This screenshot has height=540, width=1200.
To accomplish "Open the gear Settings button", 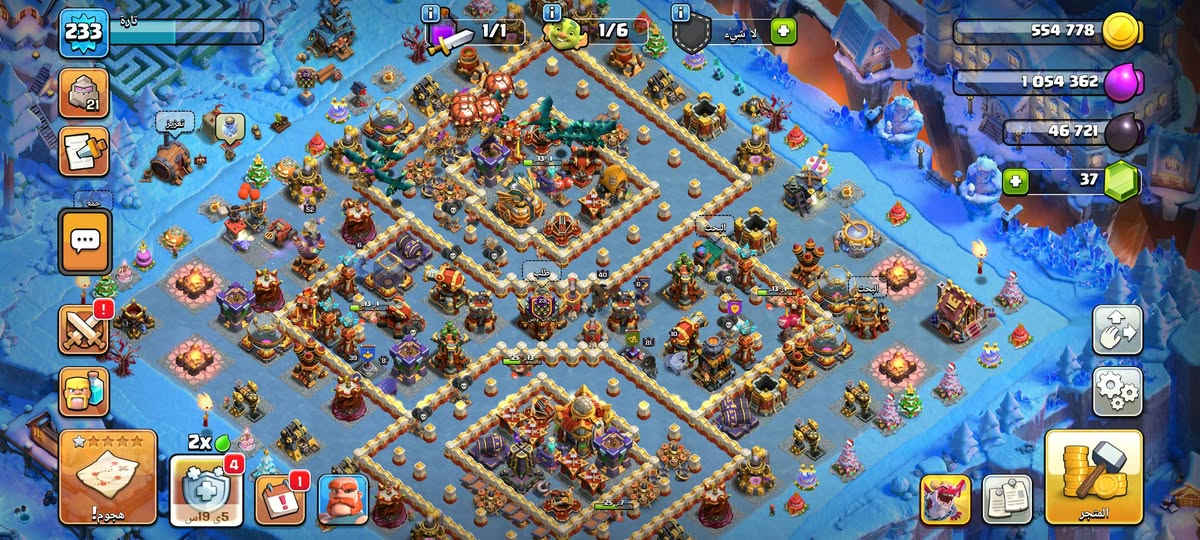I will (x=1117, y=391).
